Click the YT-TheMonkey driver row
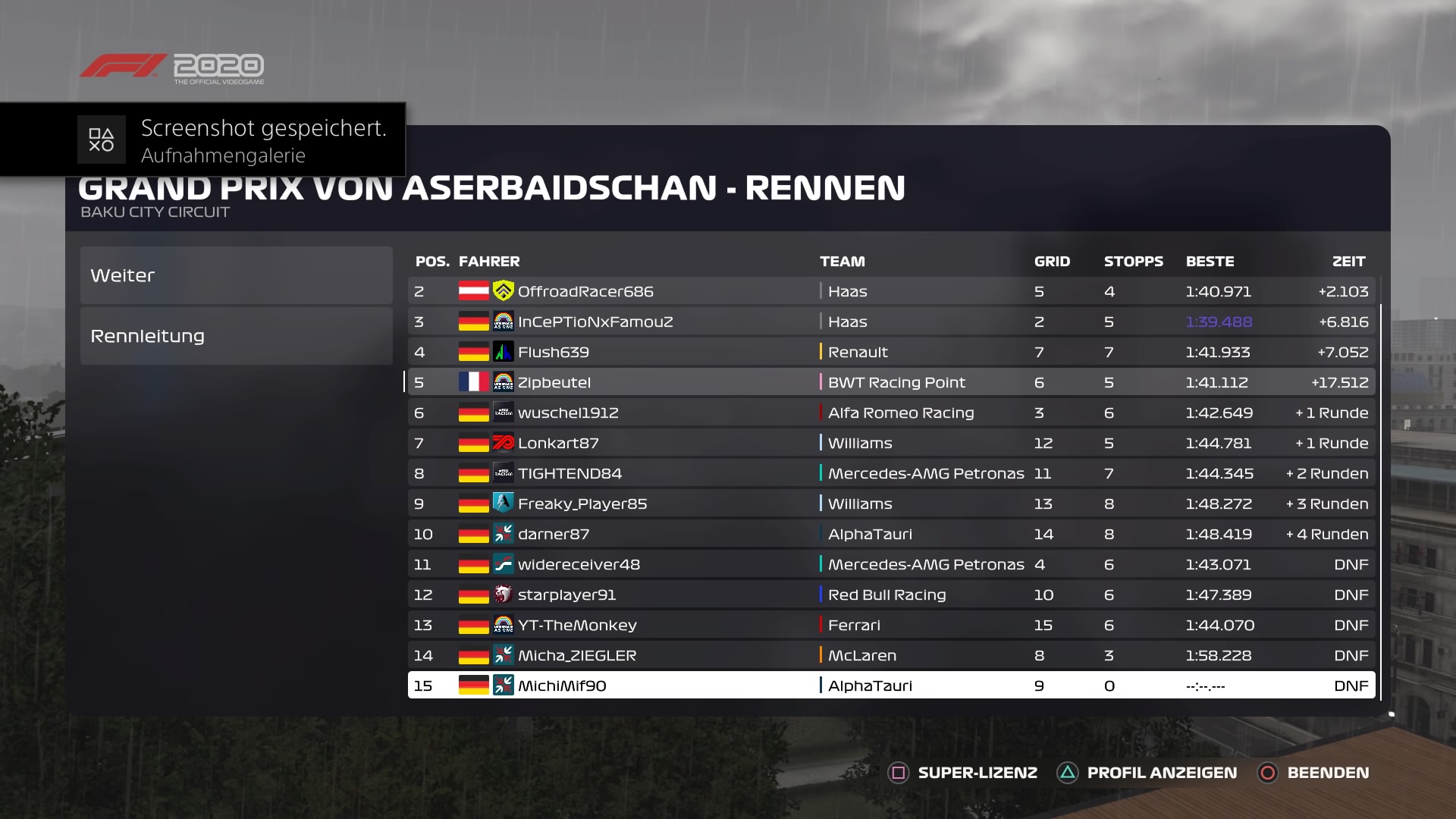1456x819 pixels. (891, 625)
